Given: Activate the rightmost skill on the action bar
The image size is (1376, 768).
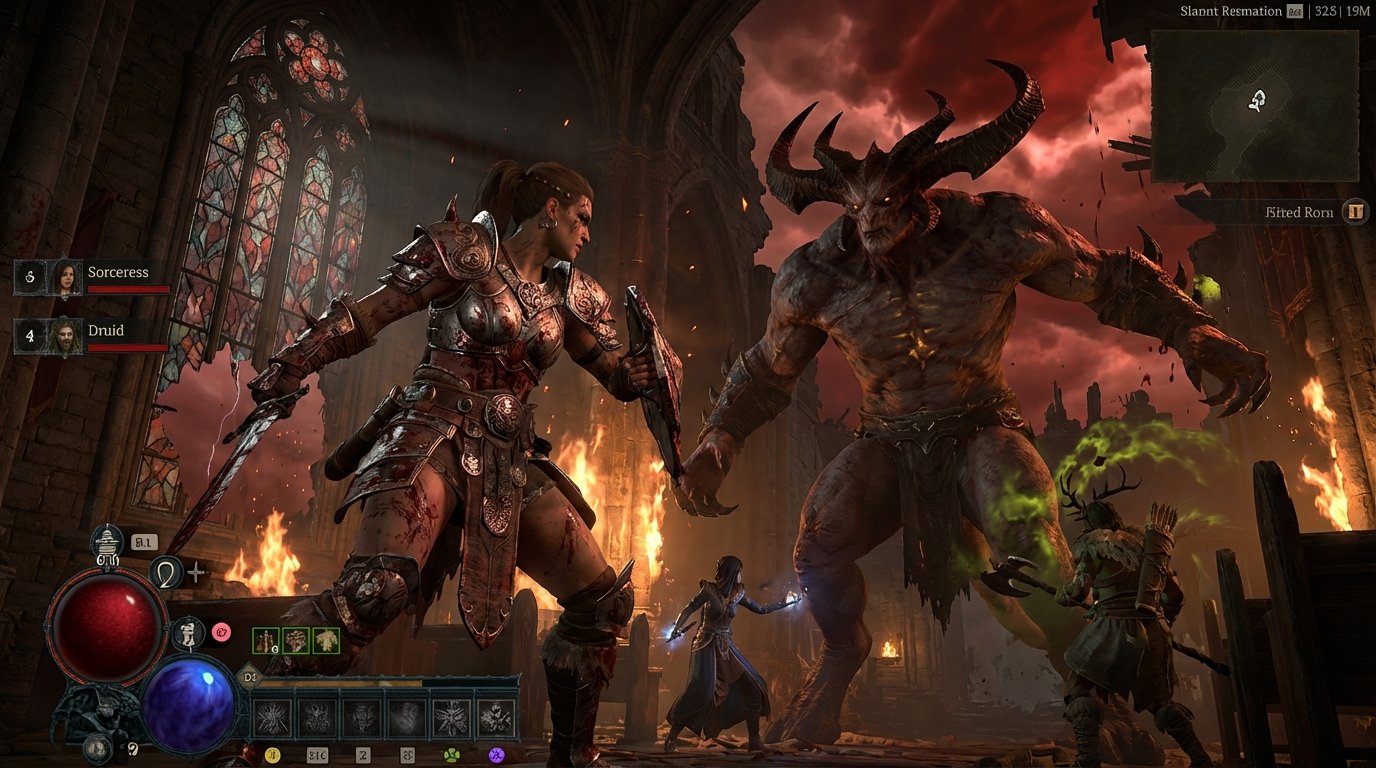Looking at the screenshot, I should tap(497, 717).
